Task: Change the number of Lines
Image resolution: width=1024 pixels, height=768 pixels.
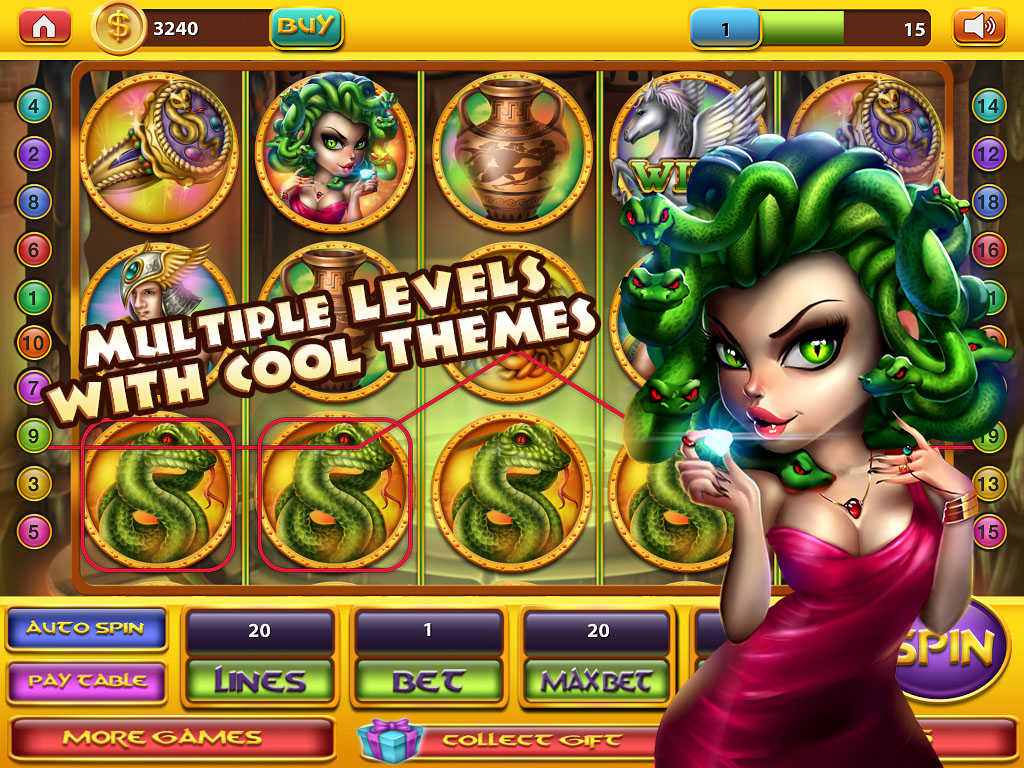Action: 259,681
